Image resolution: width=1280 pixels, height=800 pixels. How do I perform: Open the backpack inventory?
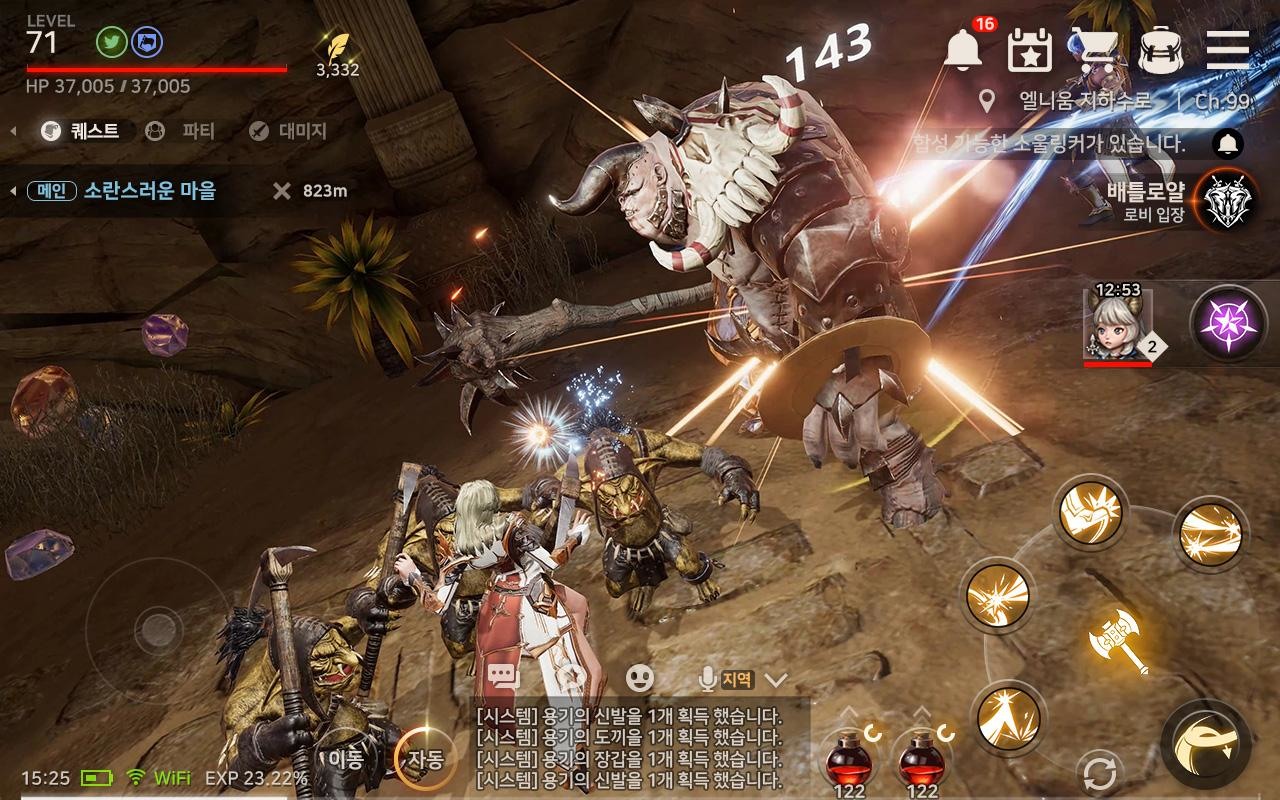pos(1160,49)
